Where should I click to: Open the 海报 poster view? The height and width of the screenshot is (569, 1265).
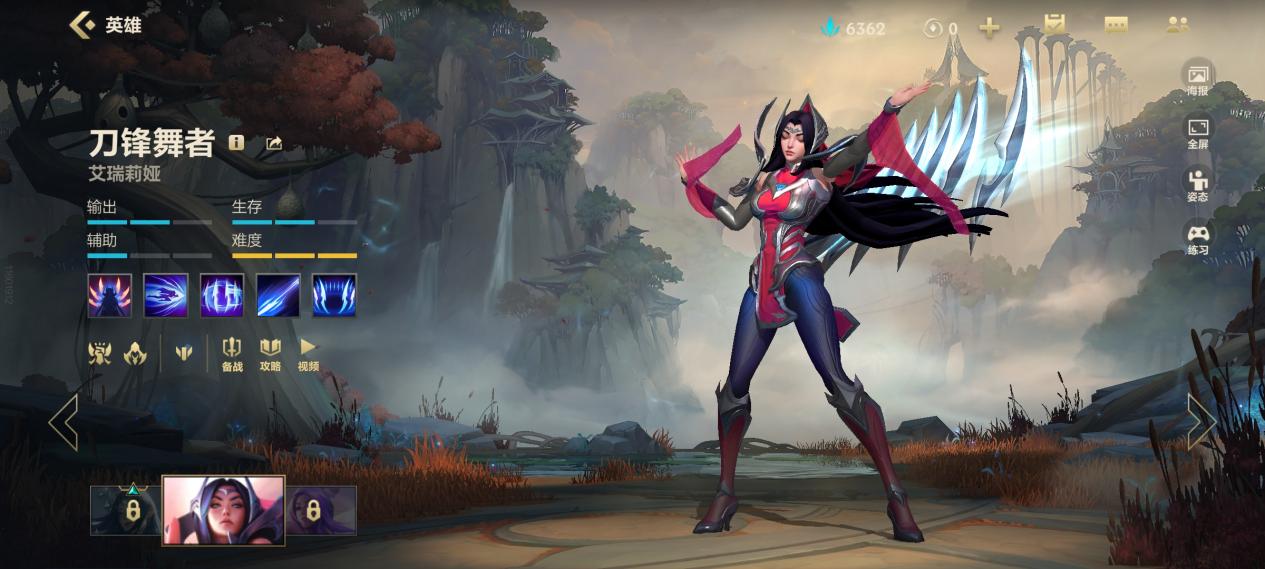[x=1198, y=78]
